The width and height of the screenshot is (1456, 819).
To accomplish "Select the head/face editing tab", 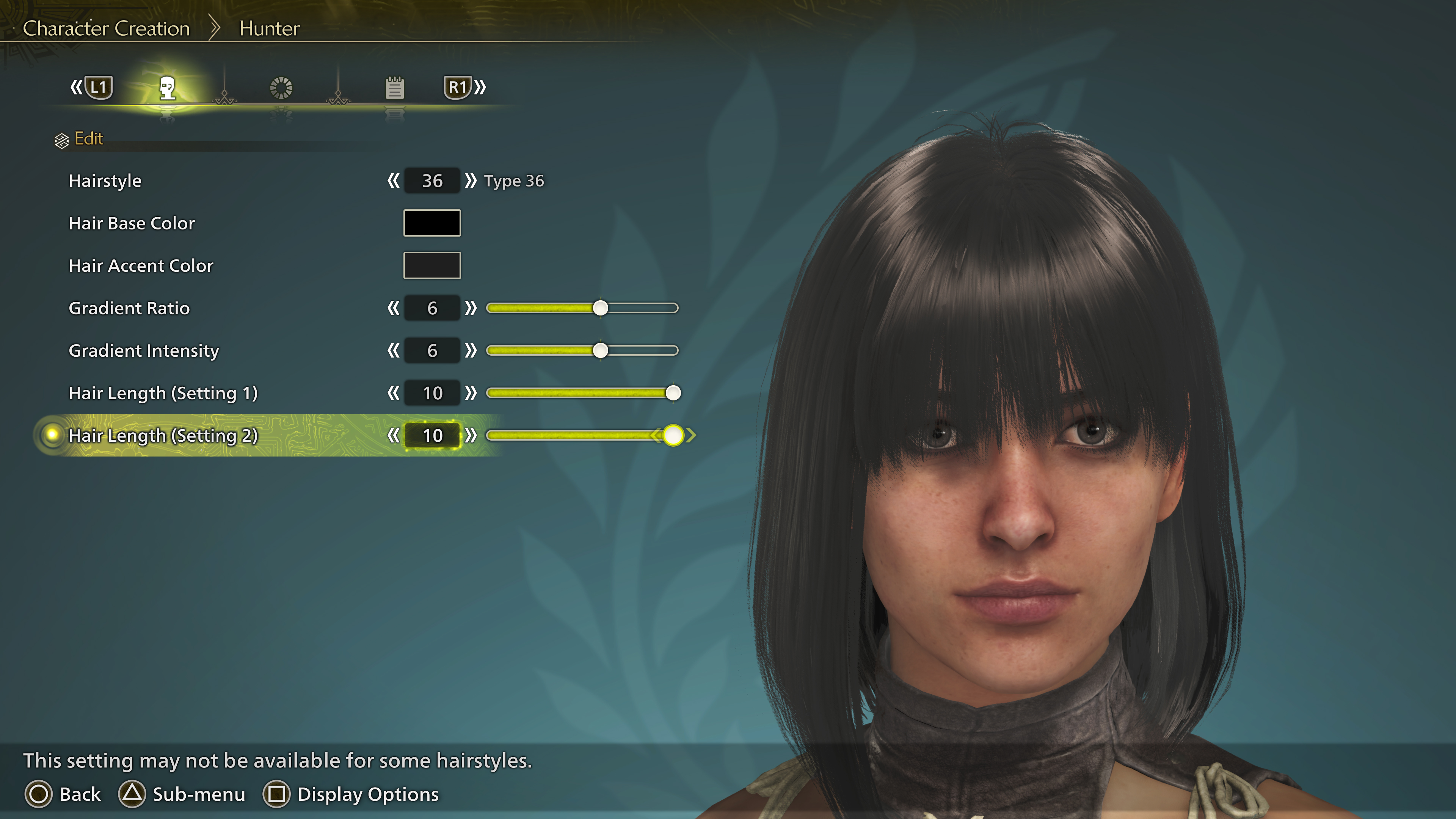I will pos(167,88).
